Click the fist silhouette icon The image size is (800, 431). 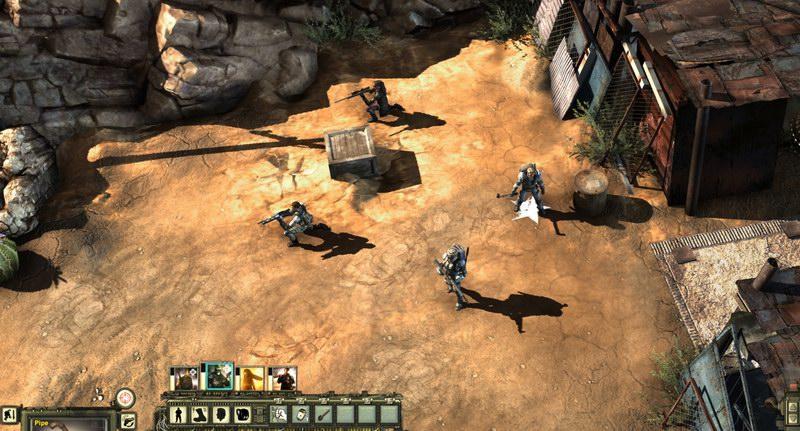[243, 414]
